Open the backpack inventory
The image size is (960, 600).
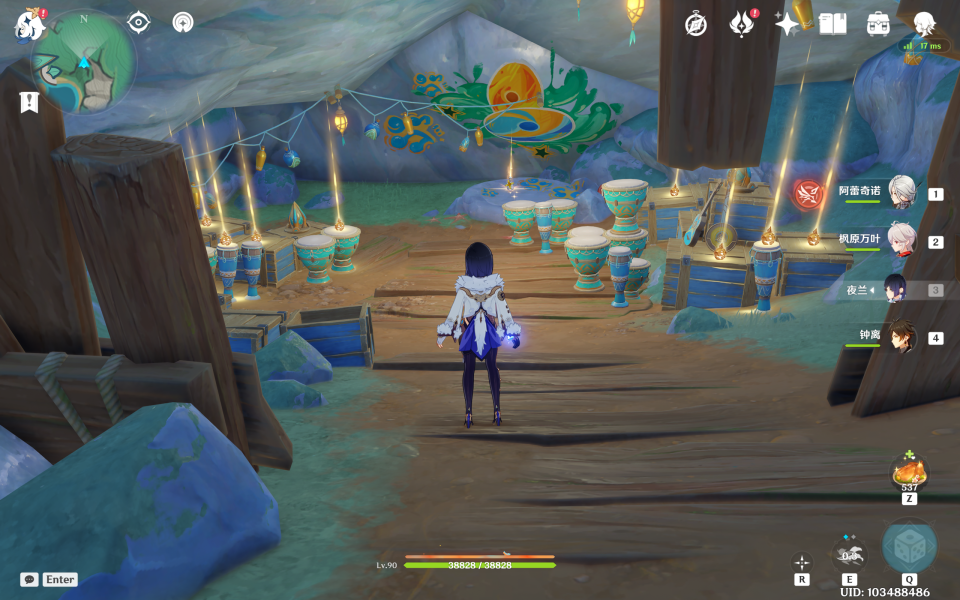878,24
